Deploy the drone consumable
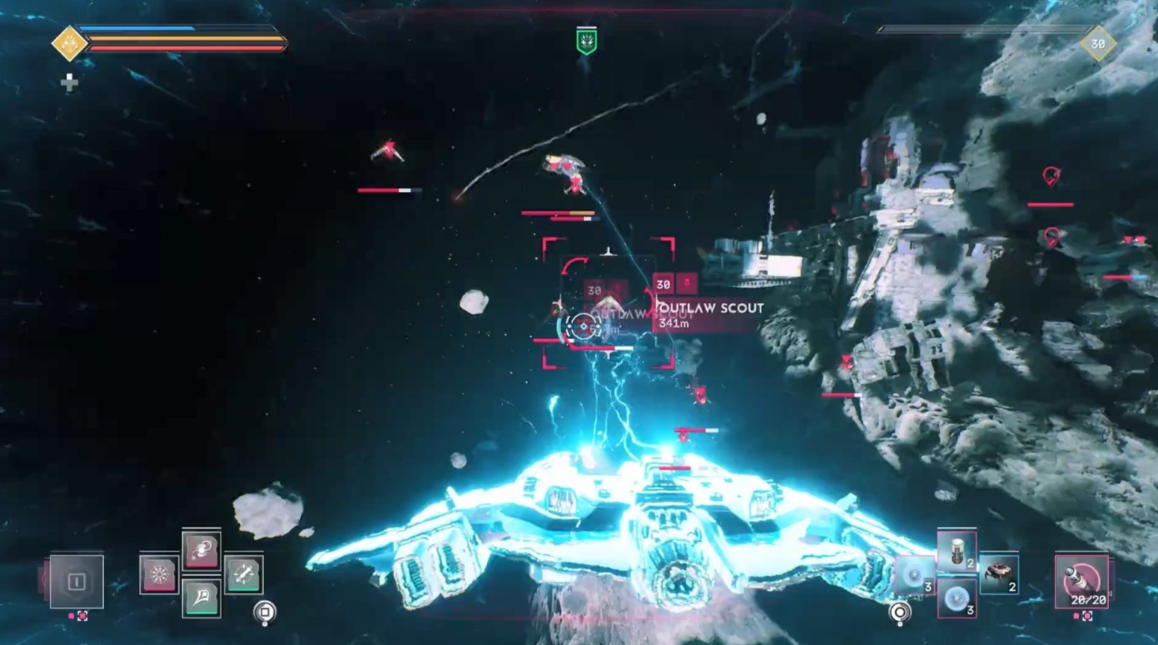The width and height of the screenshot is (1158, 645). pos(998,574)
